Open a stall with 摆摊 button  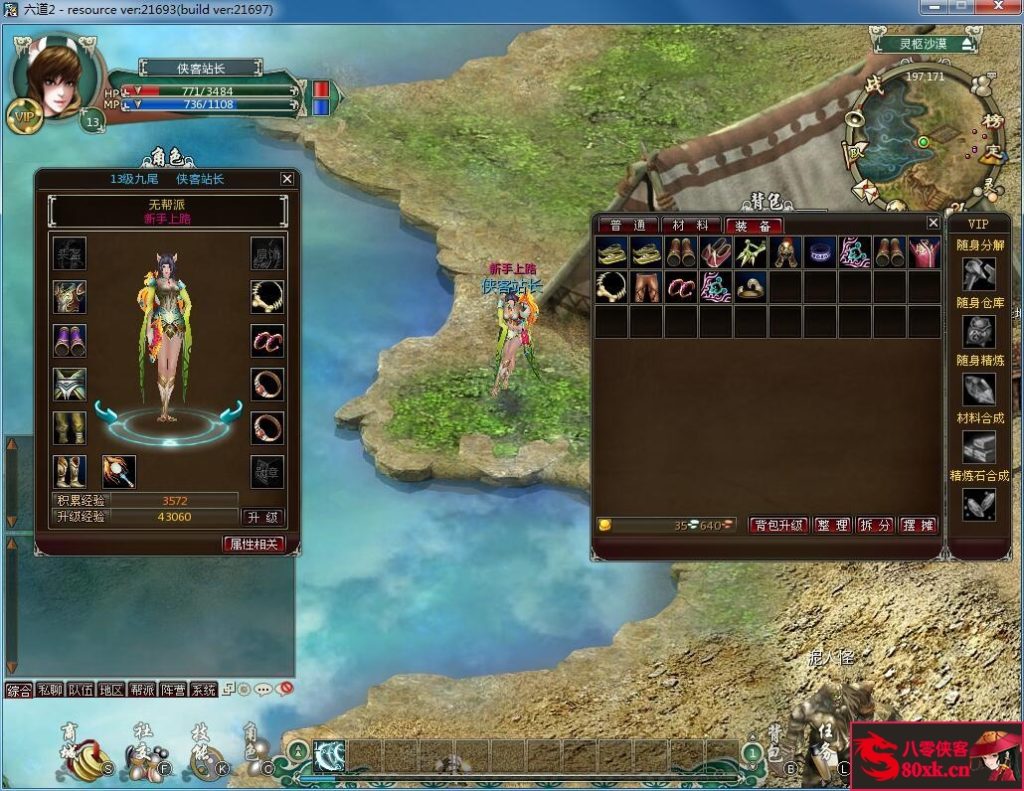click(918, 525)
